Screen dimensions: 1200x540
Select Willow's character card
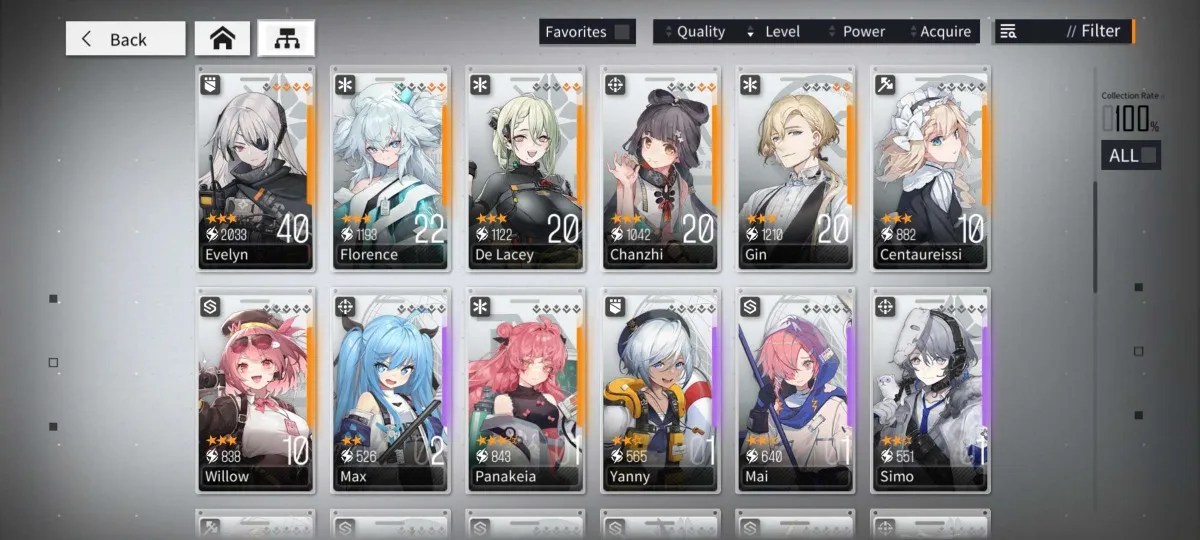(x=255, y=390)
